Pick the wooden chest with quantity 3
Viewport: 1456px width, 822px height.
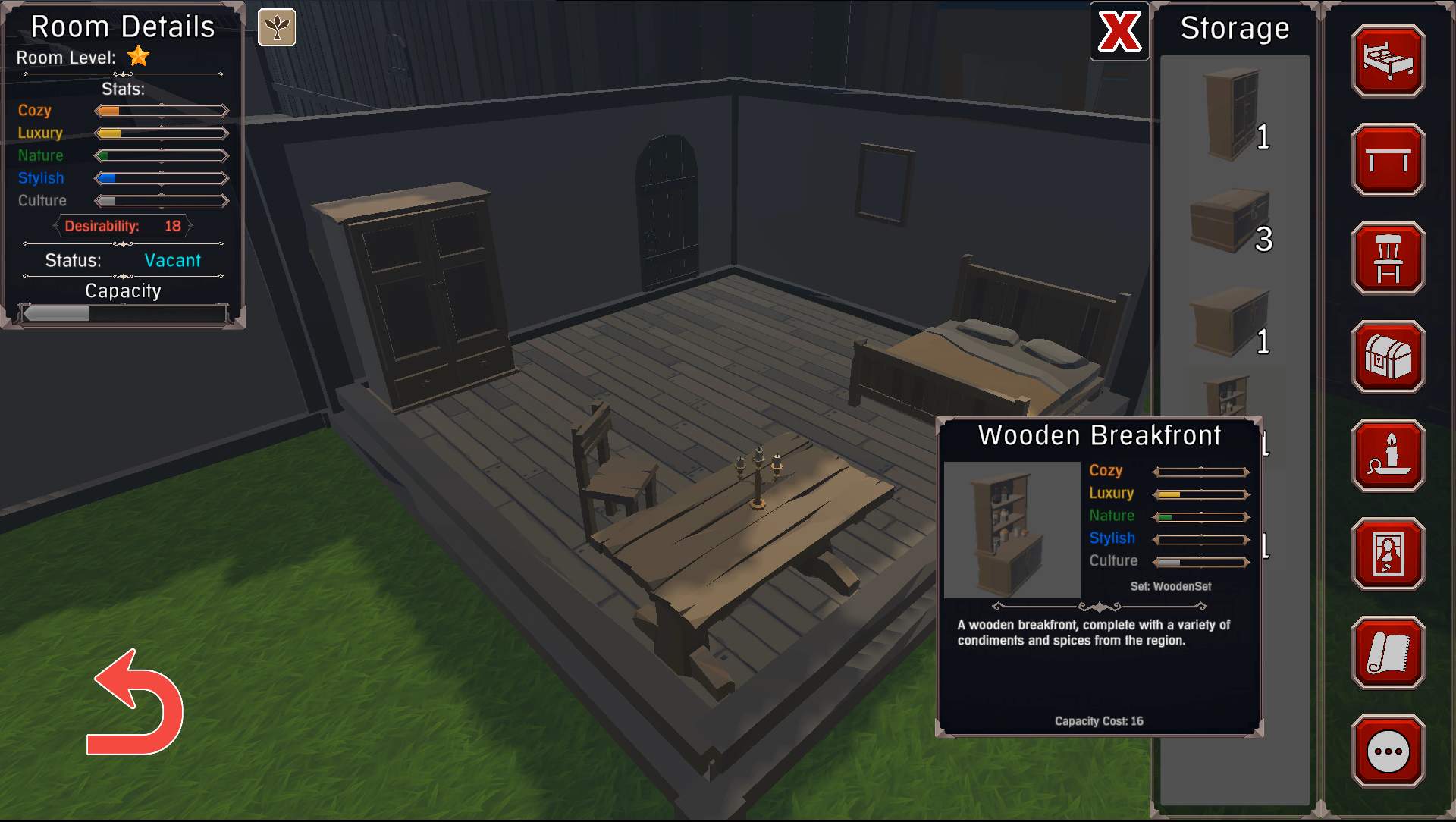tap(1230, 221)
